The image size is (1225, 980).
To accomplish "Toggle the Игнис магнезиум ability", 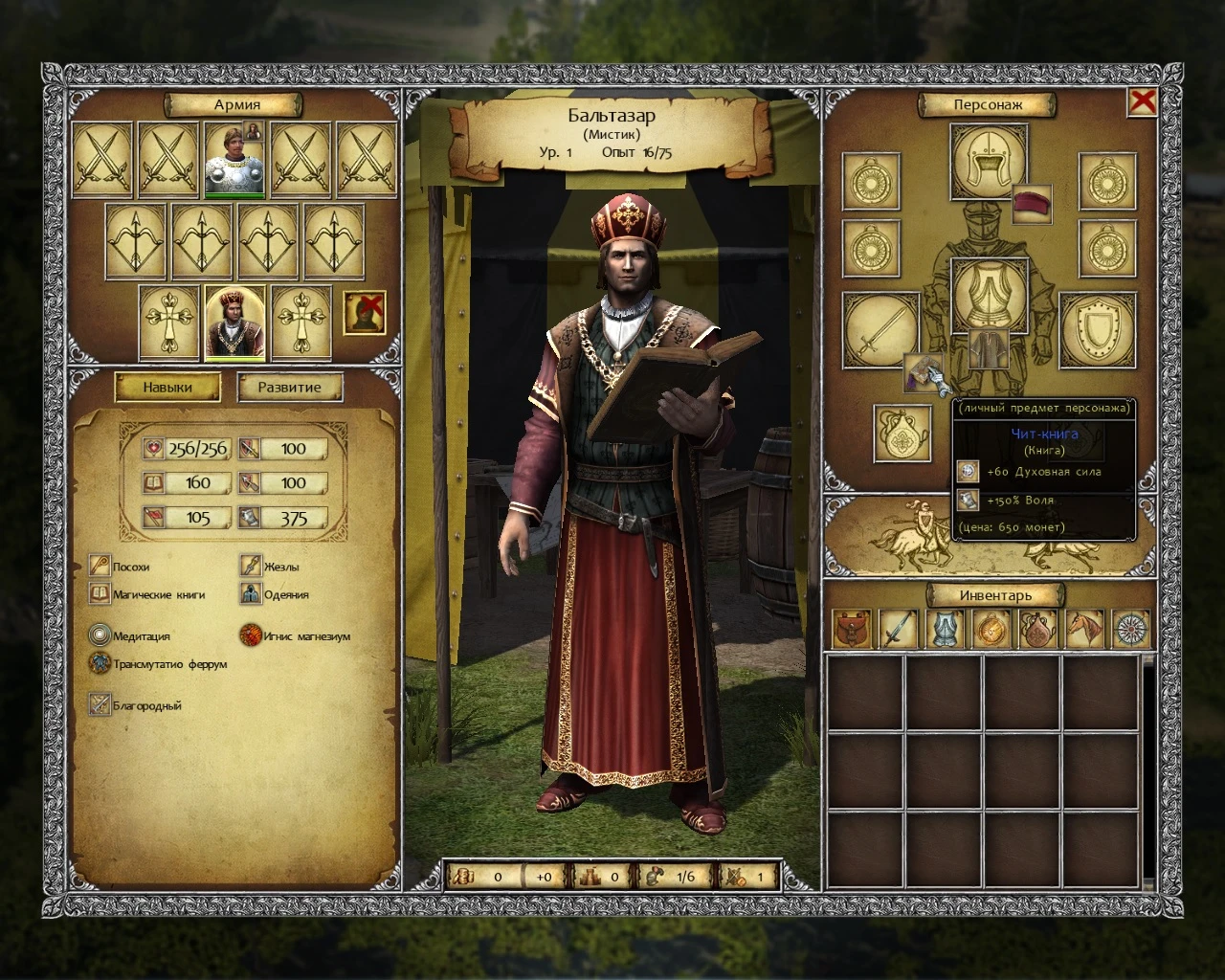I will 252,635.
